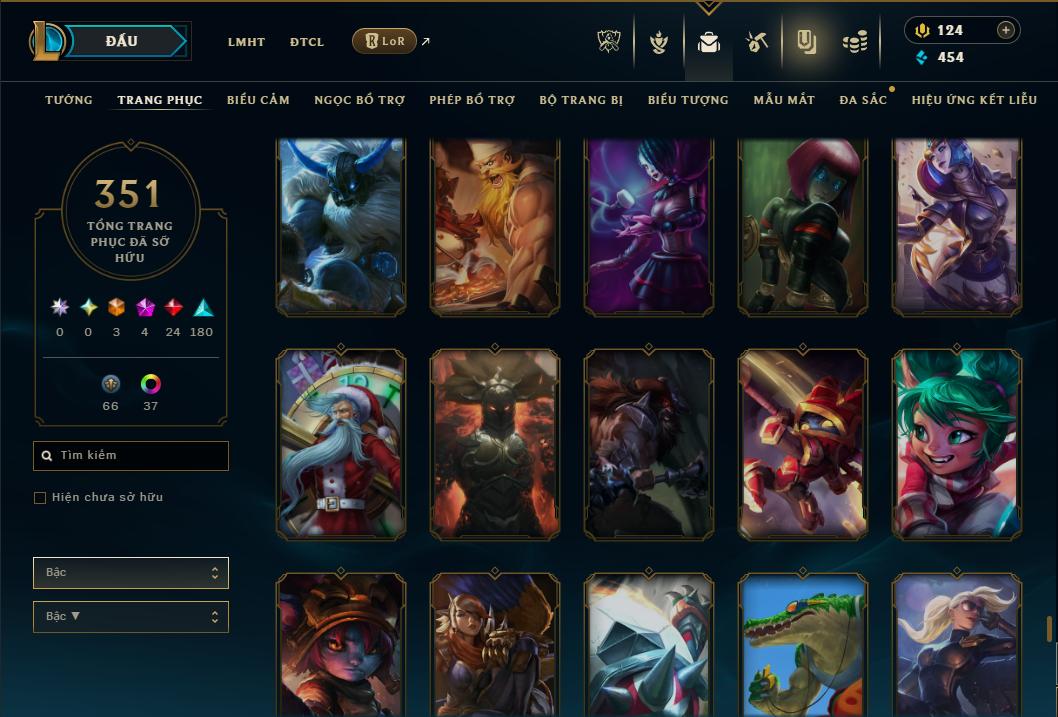Open the Bậc ▼ sort dropdown
Viewport: 1058px width, 717px height.
131,617
